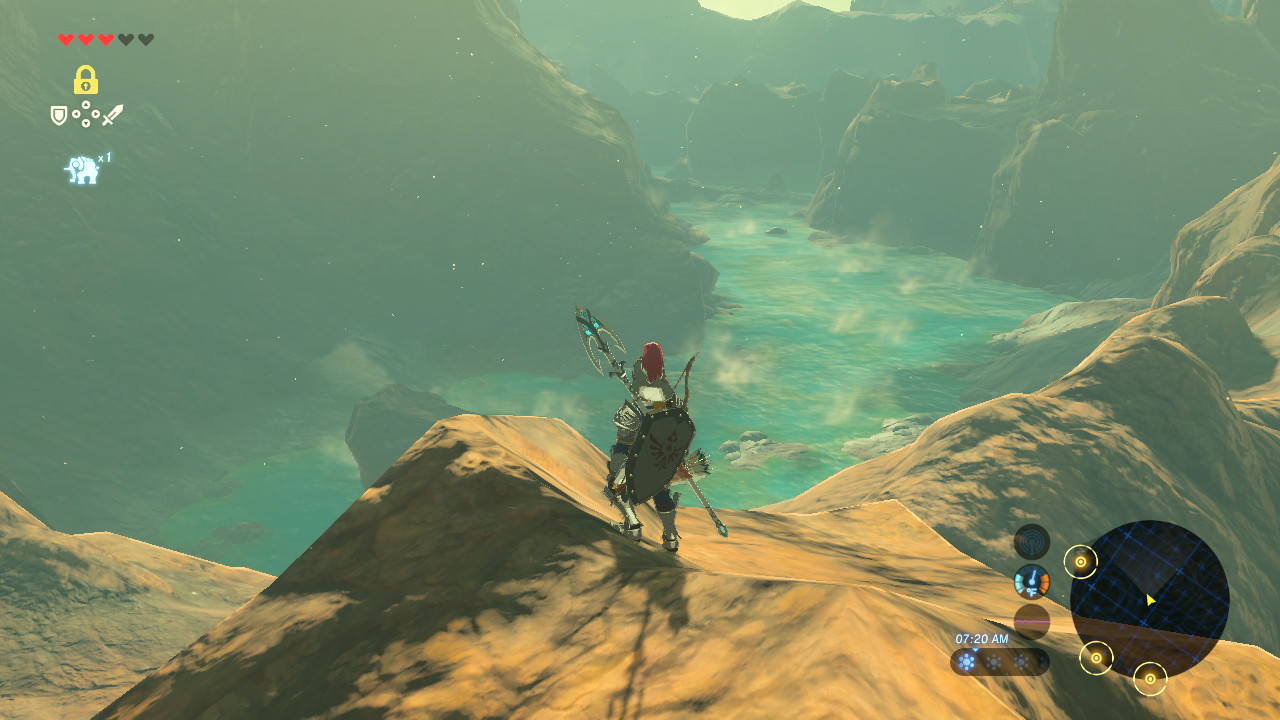
Task: Click the down arrow on the D-pad indicator
Action: [x=86, y=123]
